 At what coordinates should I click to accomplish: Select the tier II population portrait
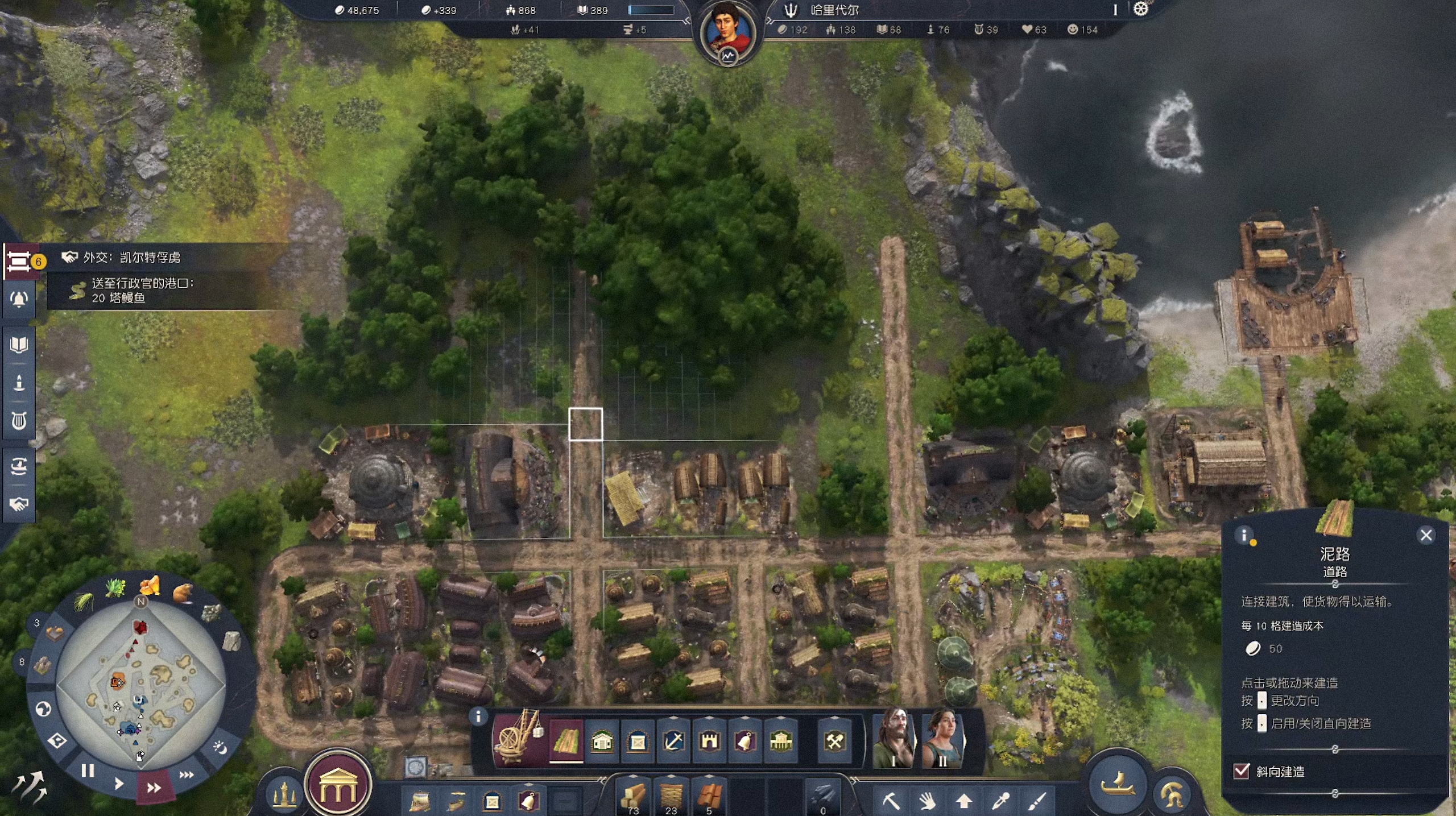943,738
